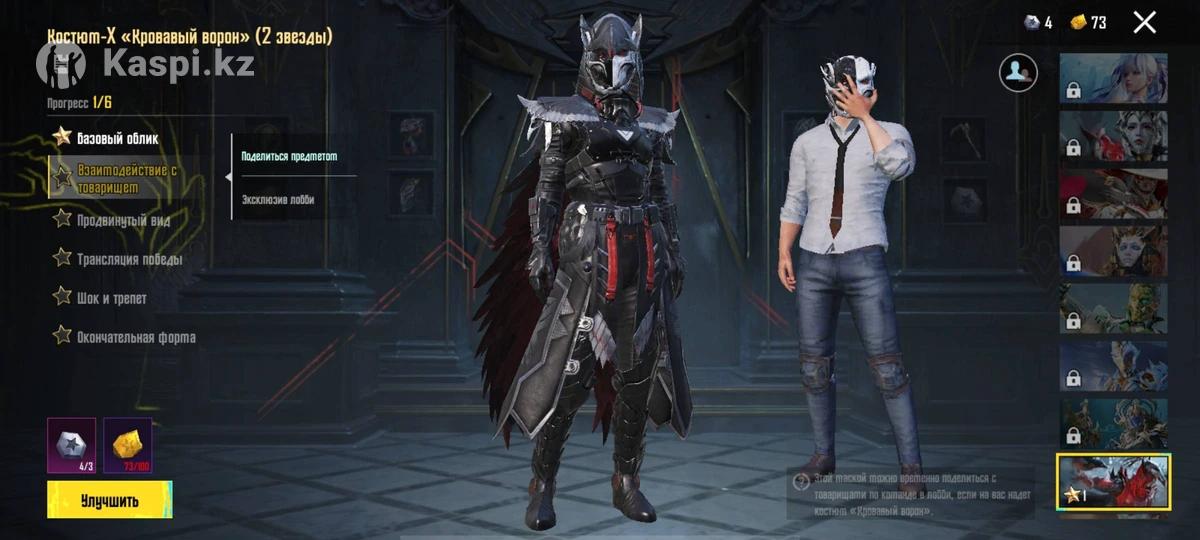
Task: Choose the Трансляция победы stage
Action: coord(129,259)
